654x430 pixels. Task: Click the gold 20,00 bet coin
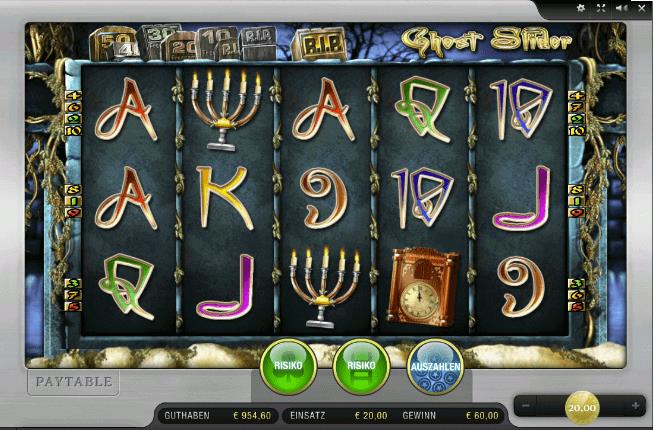(581, 406)
